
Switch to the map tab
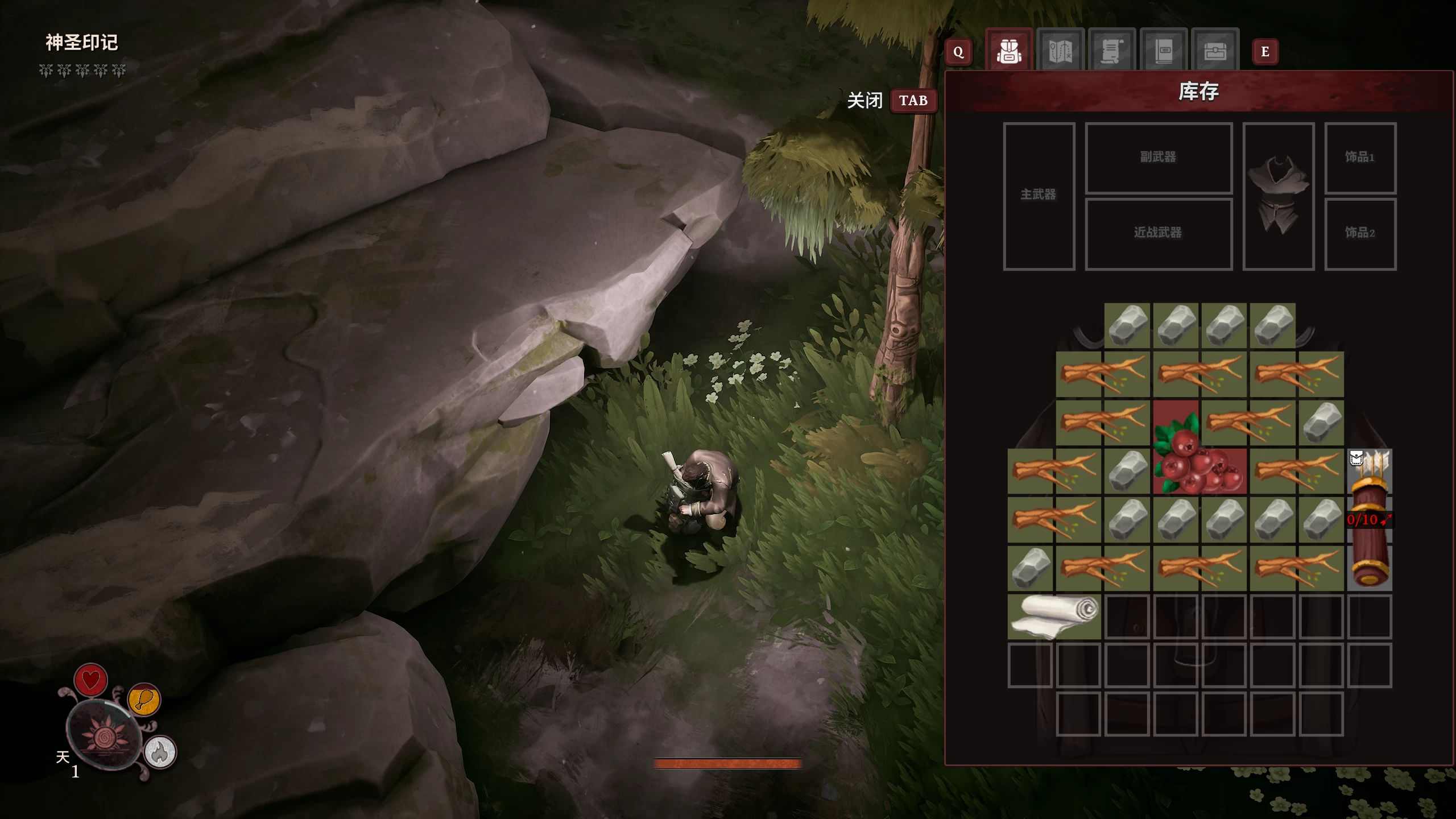pyautogui.click(x=1060, y=51)
